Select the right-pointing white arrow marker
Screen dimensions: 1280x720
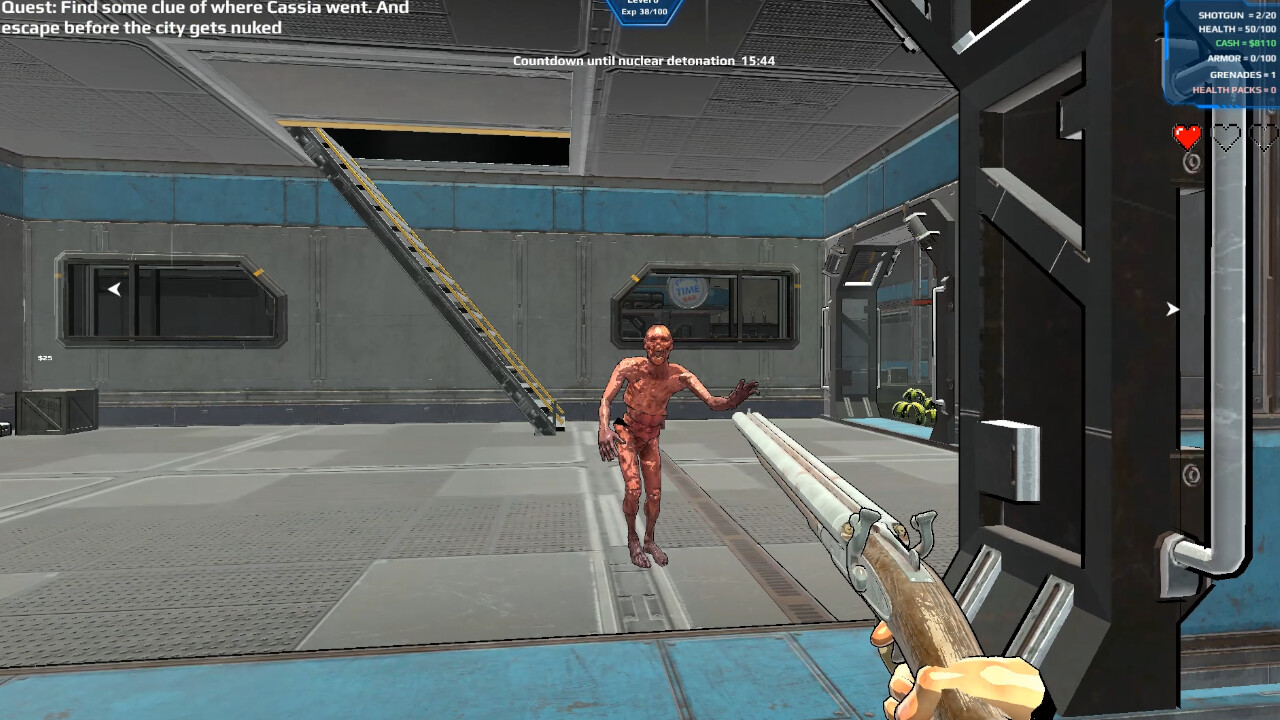click(x=1172, y=309)
